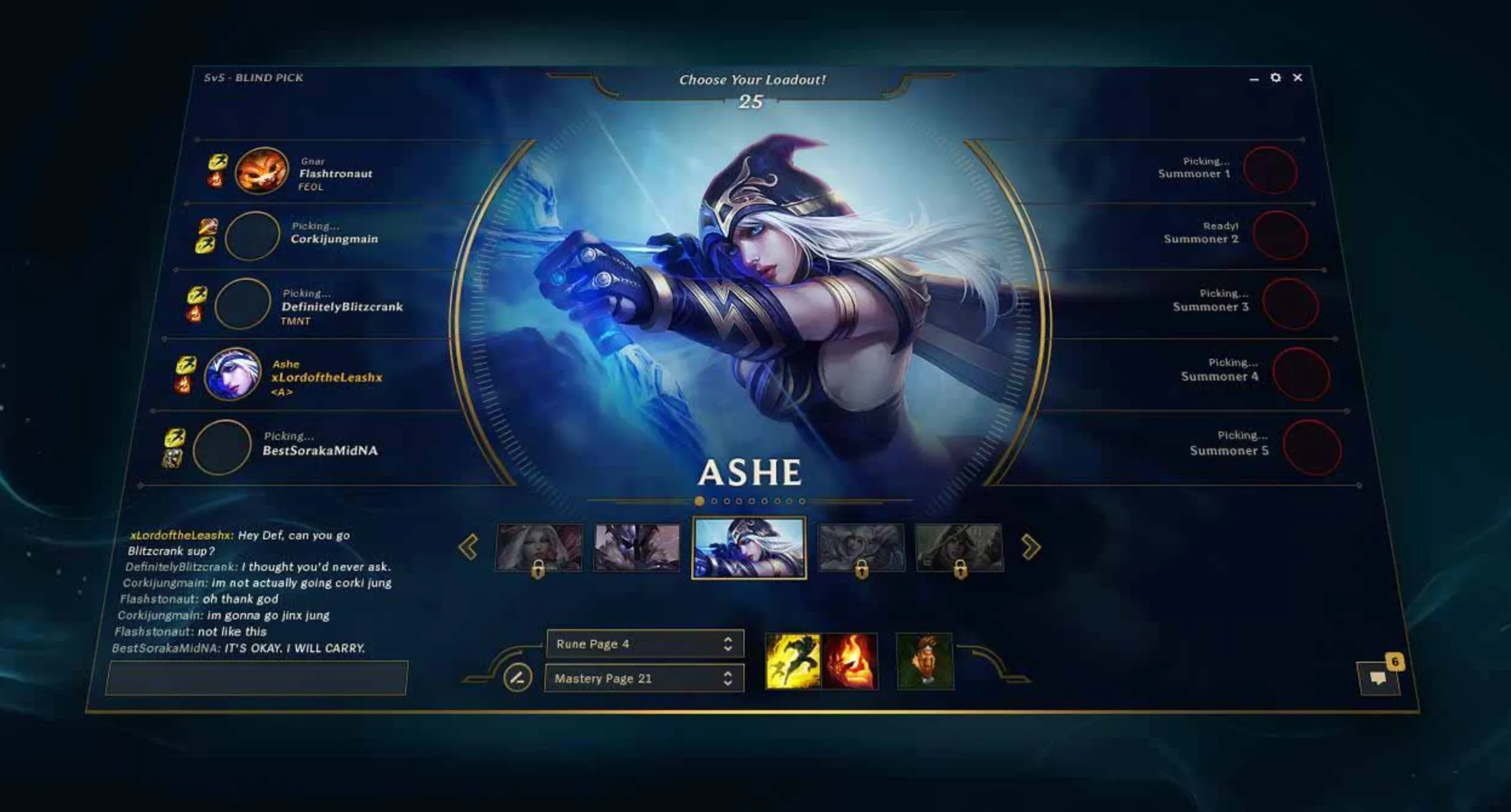Click Gnar's champion portrait next to Flashtronaut
Viewport: 1511px width, 812px height.
pyautogui.click(x=262, y=171)
